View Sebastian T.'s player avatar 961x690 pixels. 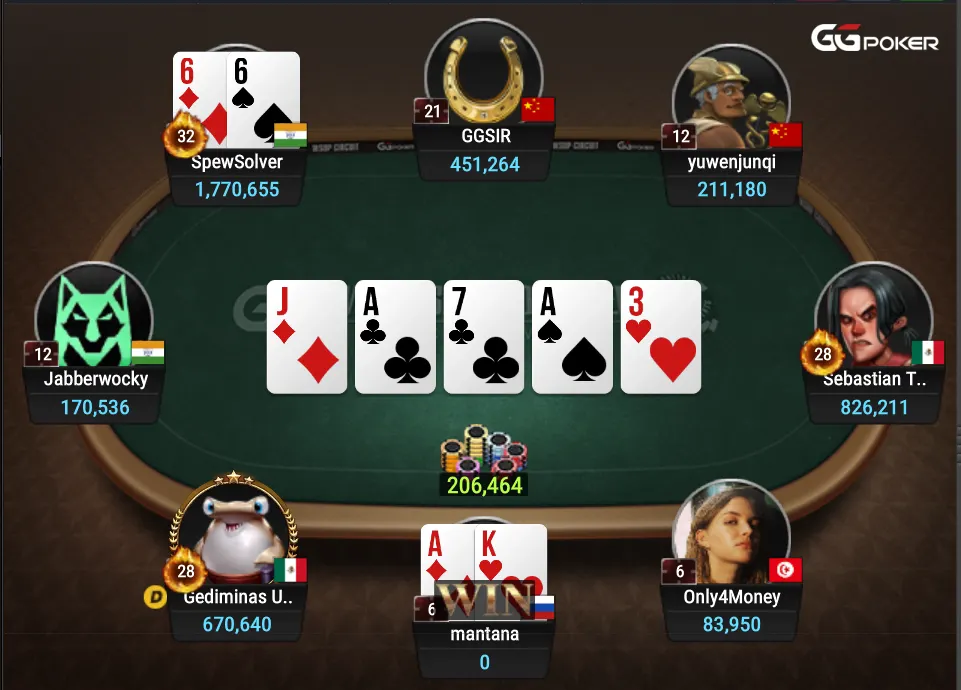873,319
